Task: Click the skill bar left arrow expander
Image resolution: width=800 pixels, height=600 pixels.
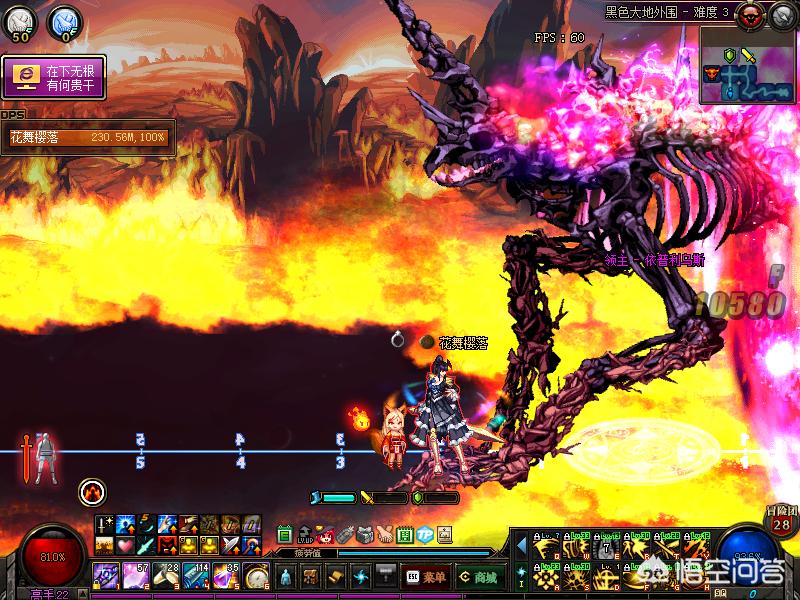Action: 521,545
